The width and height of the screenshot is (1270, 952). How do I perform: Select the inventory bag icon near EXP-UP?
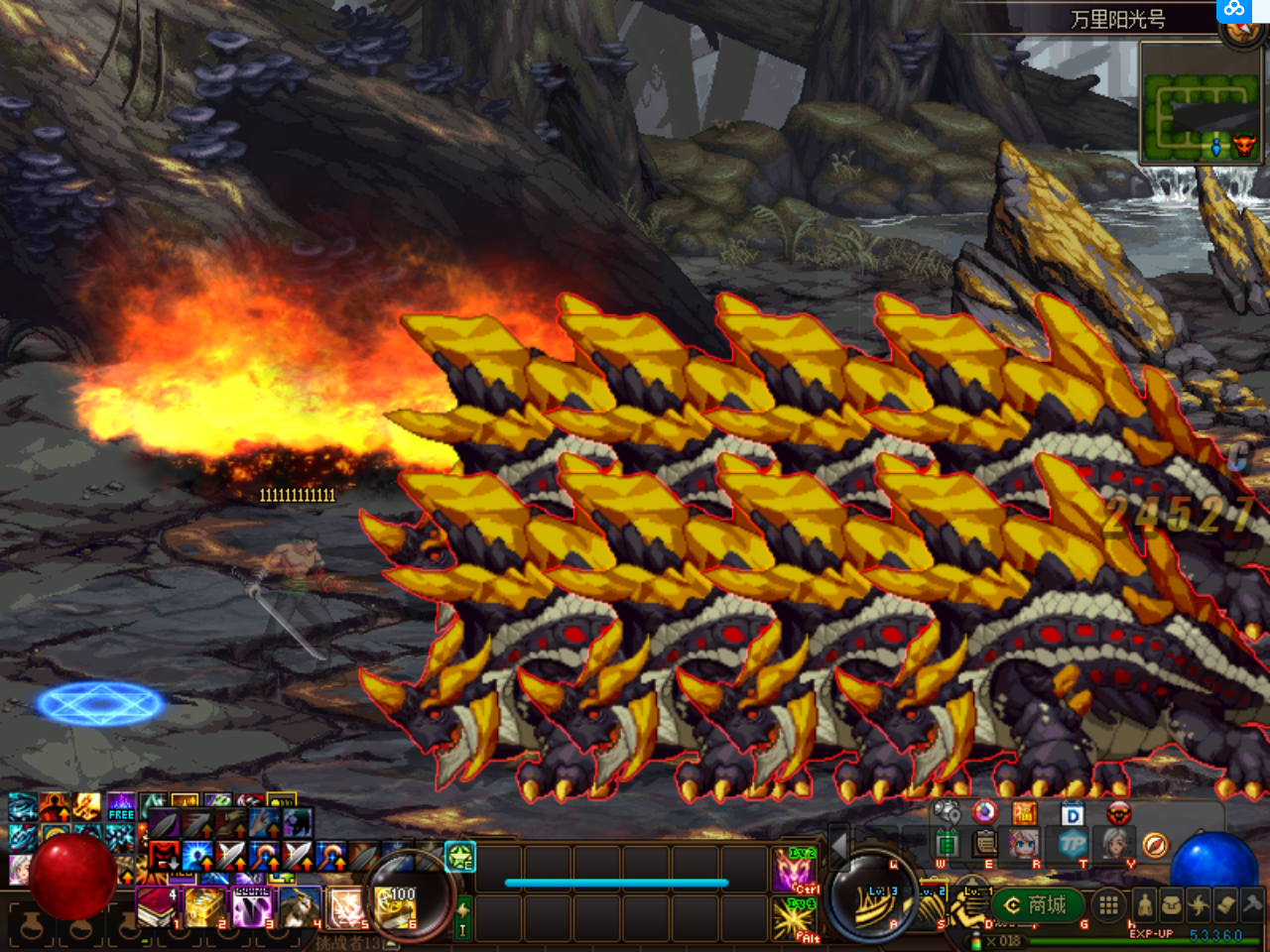[x=1171, y=904]
